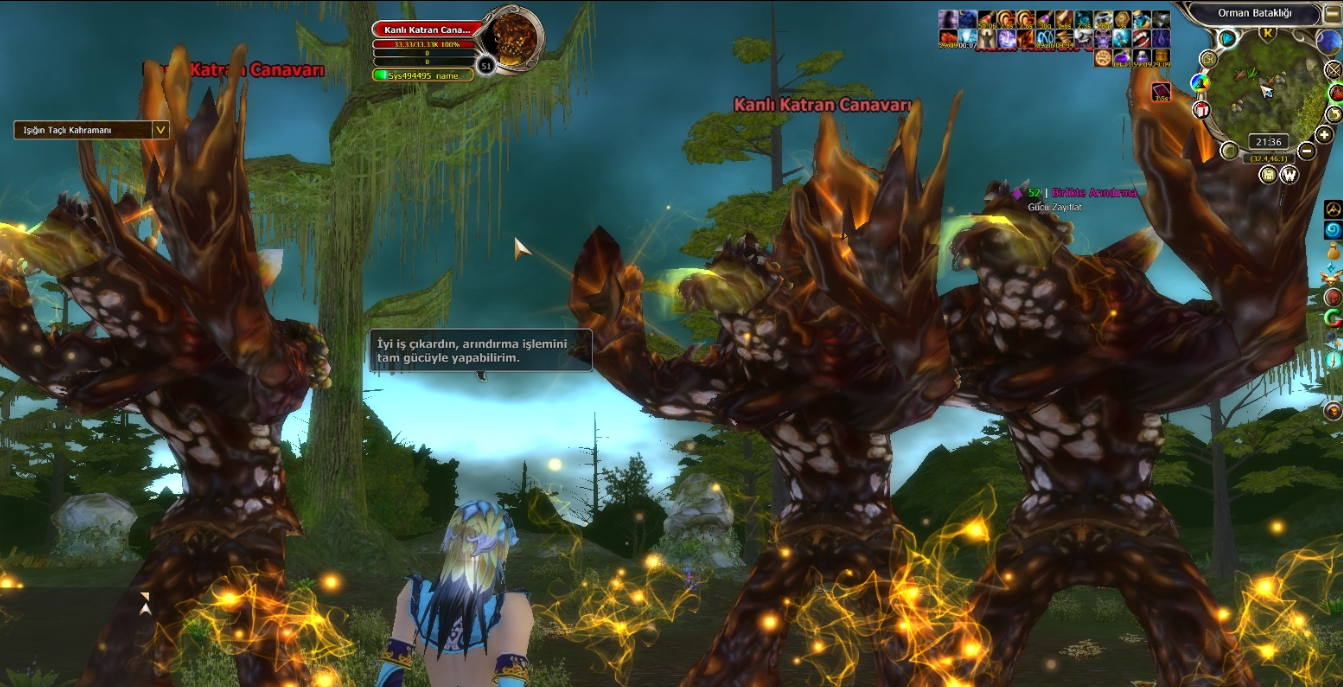The width and height of the screenshot is (1343, 687).
Task: Open the W button below the minimap
Action: click(1289, 175)
